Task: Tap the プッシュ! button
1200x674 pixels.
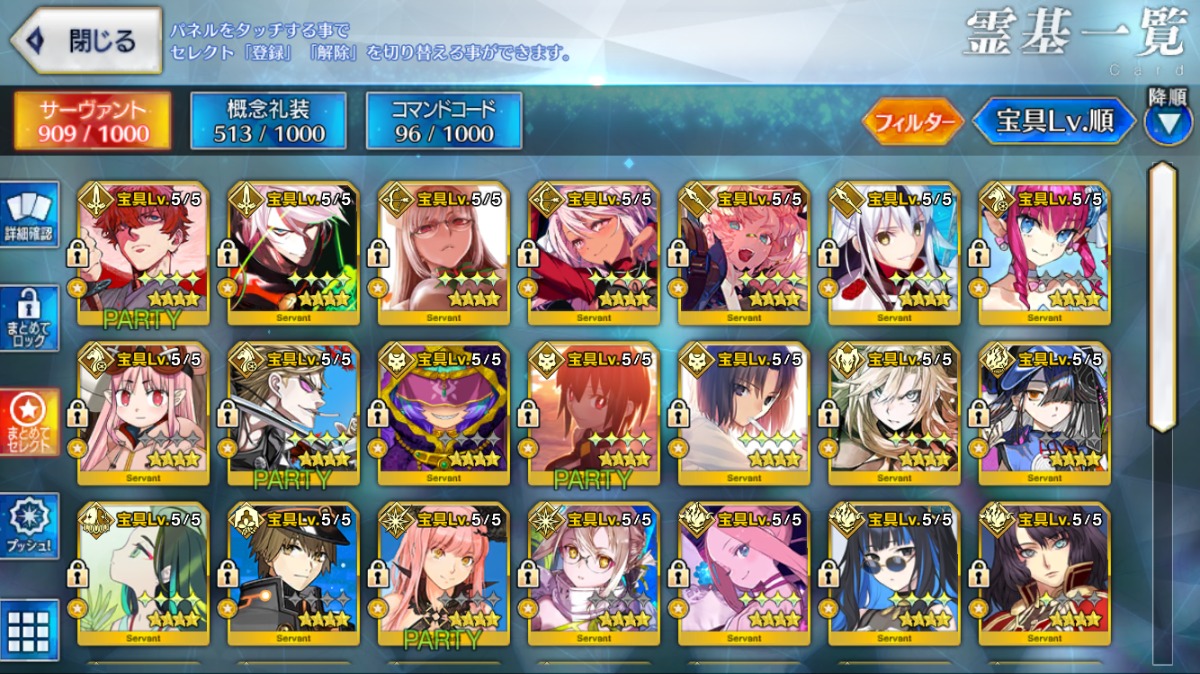Action: [x=29, y=525]
